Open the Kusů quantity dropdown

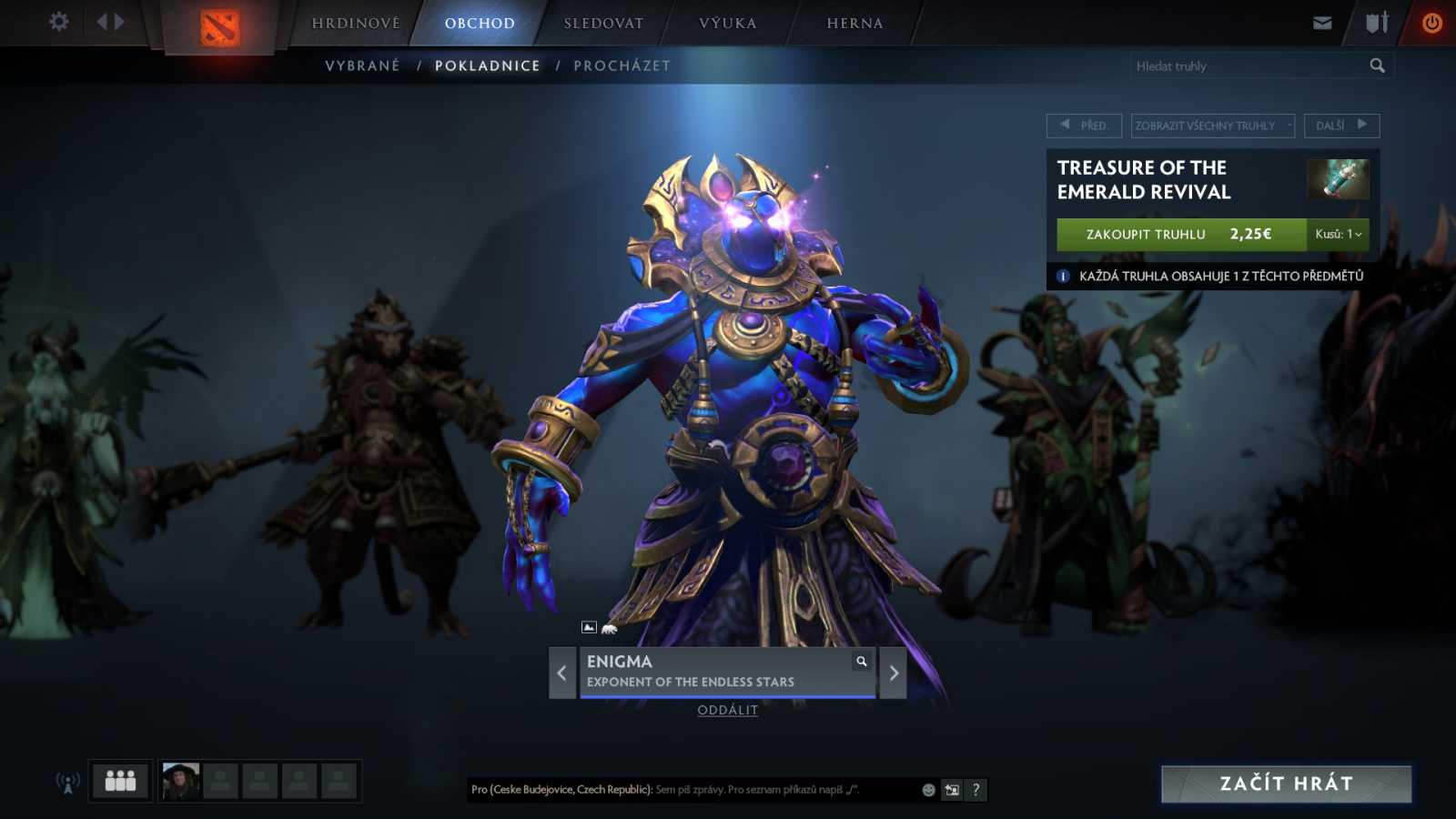[1337, 234]
